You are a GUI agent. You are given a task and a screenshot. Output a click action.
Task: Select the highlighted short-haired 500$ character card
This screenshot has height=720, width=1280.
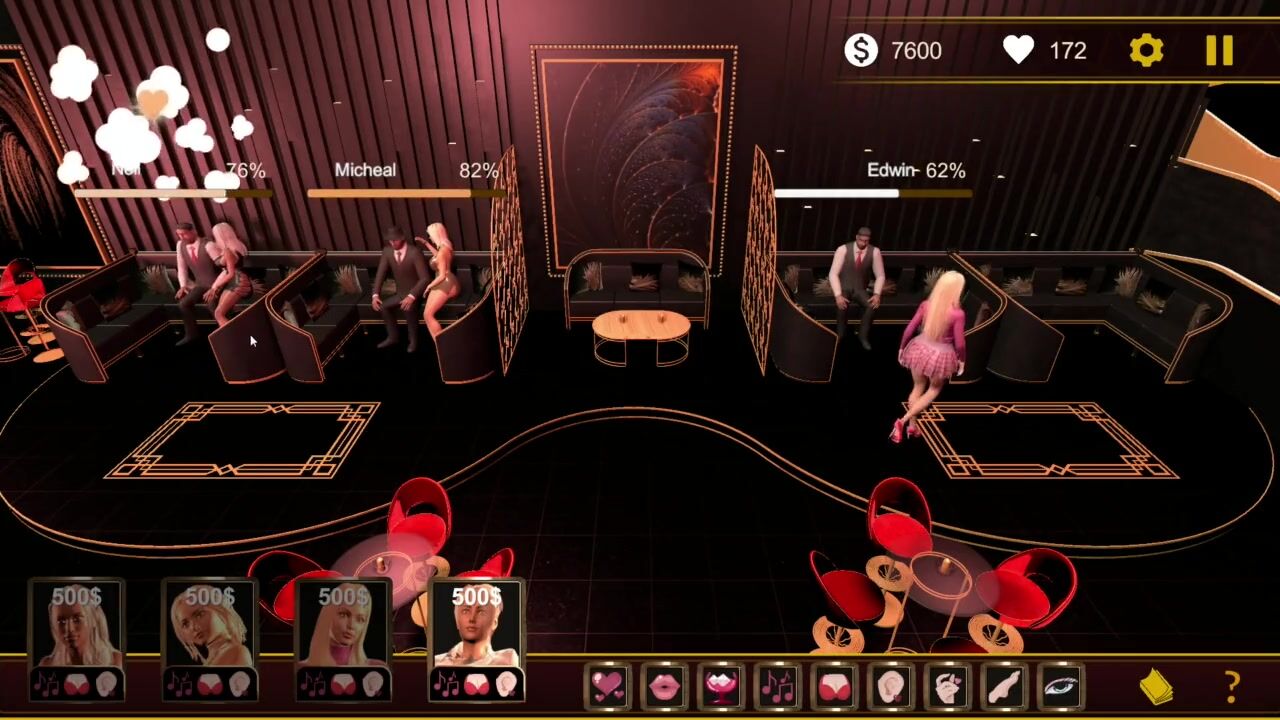point(476,638)
